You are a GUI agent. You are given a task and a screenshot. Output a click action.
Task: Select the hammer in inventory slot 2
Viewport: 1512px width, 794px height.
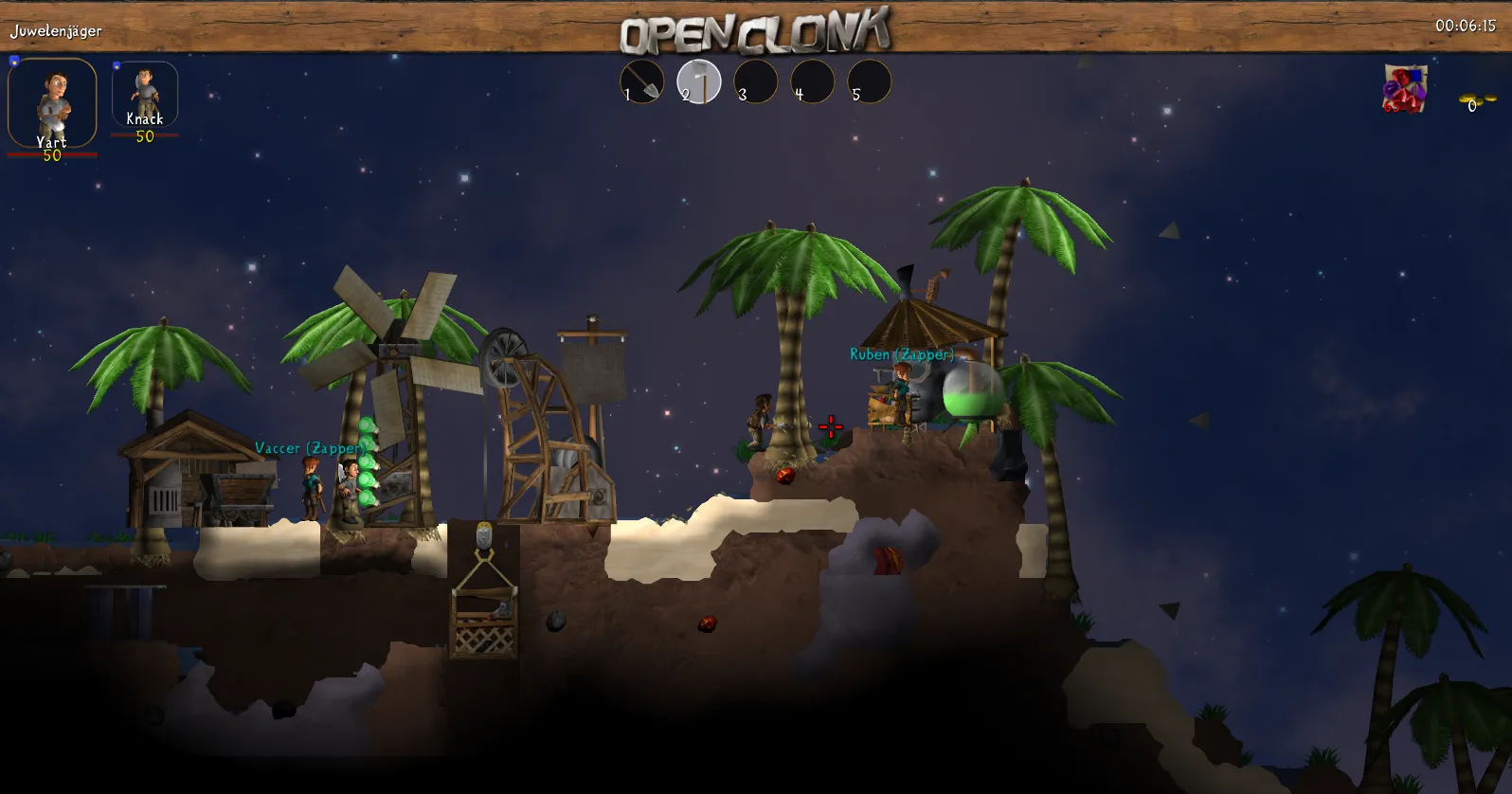[699, 82]
